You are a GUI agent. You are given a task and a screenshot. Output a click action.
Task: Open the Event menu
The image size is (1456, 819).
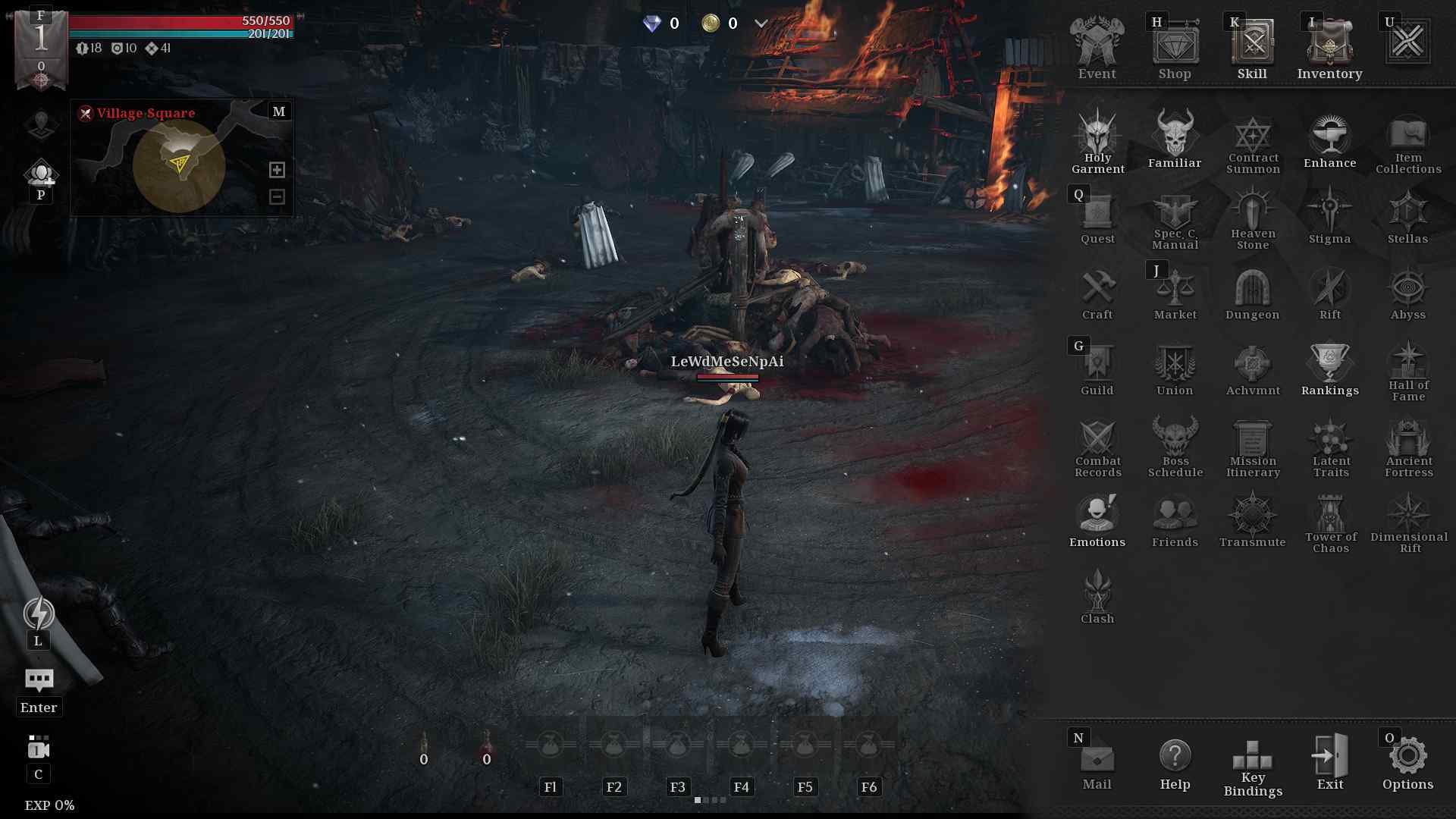1097,47
